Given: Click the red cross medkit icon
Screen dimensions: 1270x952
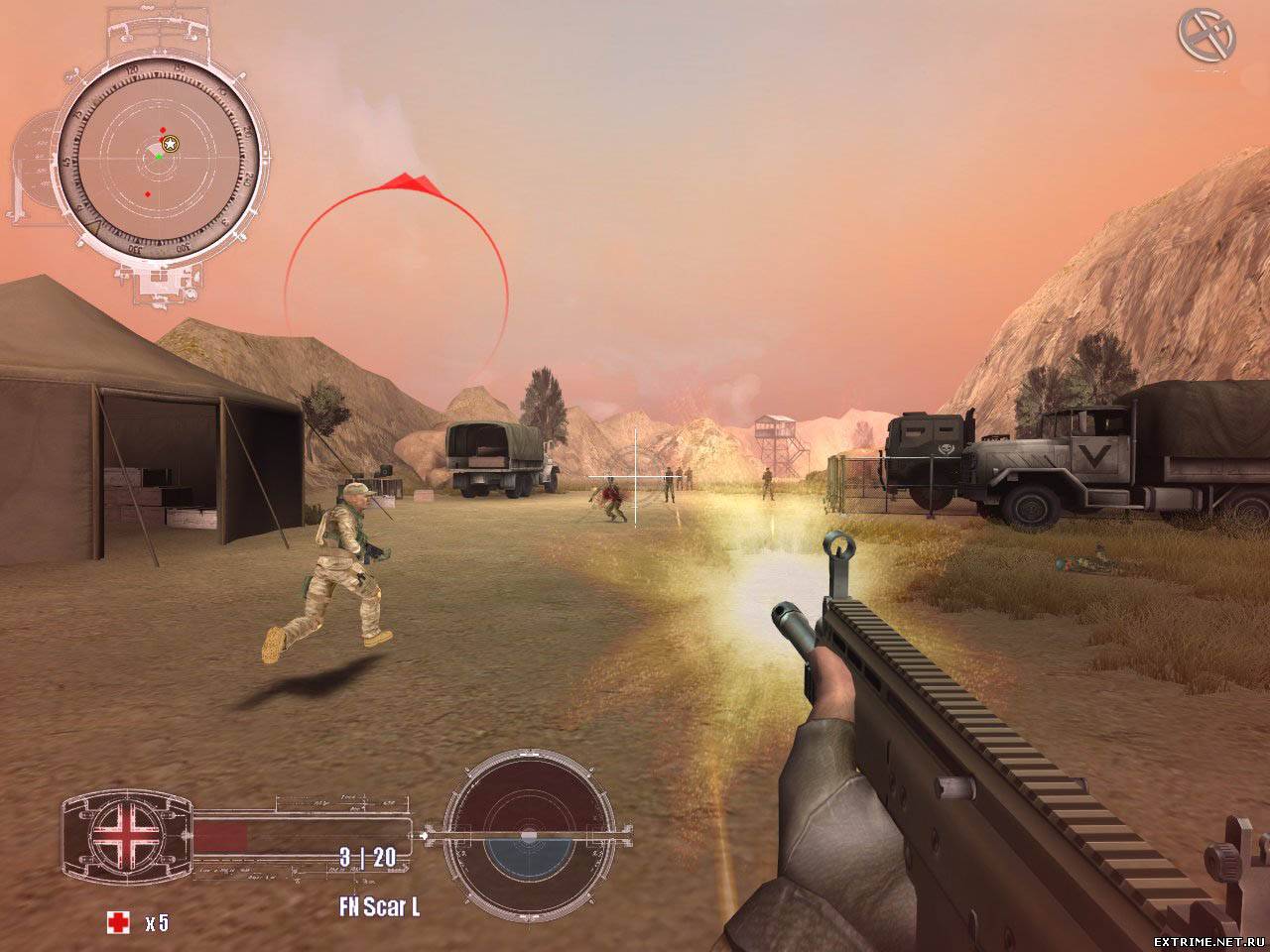Looking at the screenshot, I should [x=118, y=923].
